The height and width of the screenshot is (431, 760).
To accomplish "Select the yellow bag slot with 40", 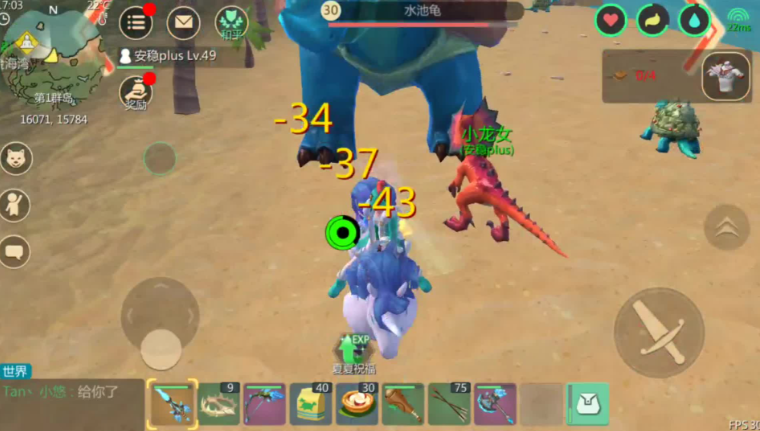I will [x=310, y=404].
